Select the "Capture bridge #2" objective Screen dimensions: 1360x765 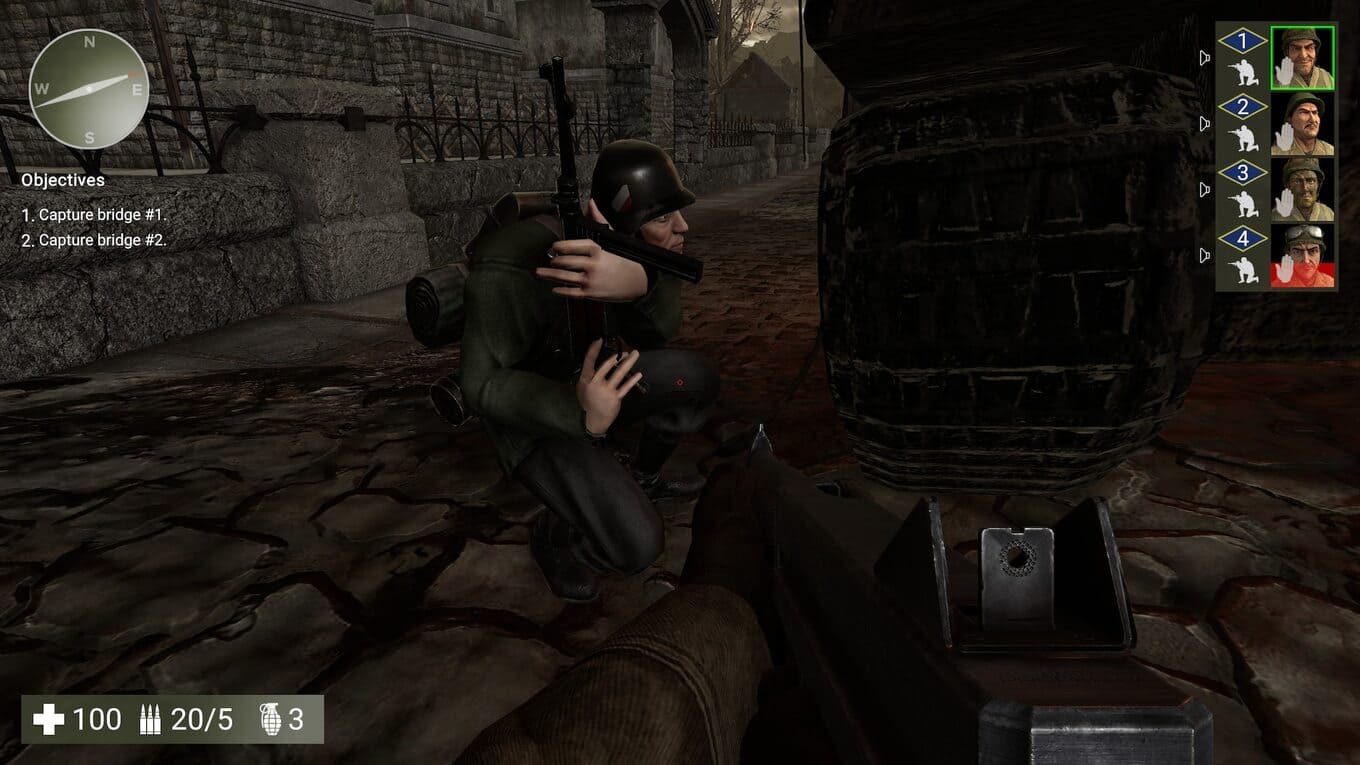coord(94,240)
